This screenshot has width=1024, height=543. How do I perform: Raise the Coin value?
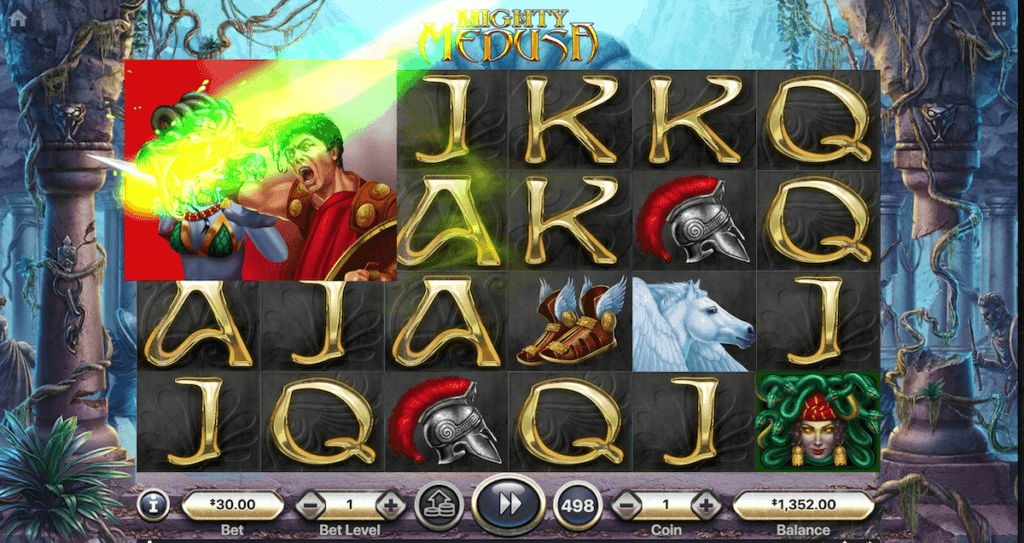[706, 506]
